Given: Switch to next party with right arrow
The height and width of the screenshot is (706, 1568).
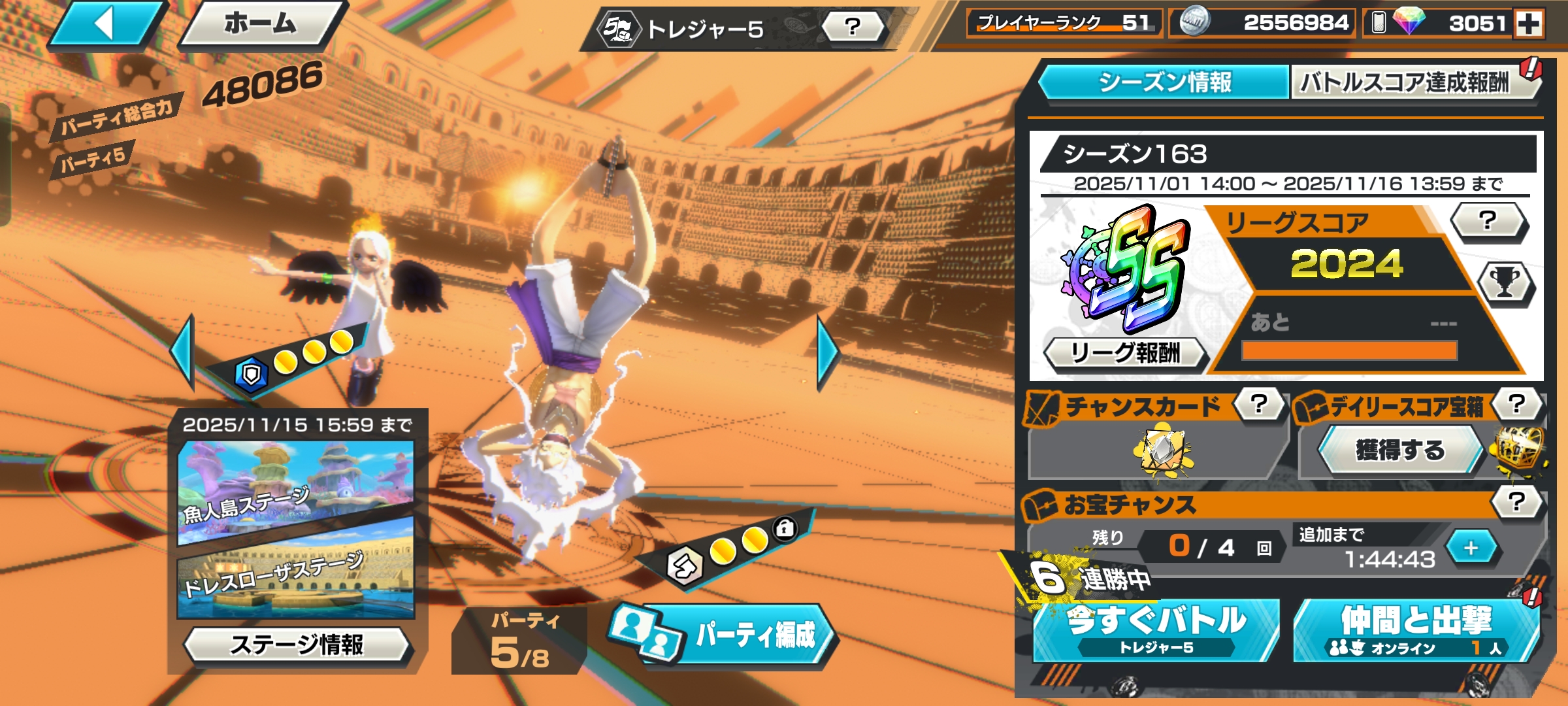Looking at the screenshot, I should click(827, 353).
